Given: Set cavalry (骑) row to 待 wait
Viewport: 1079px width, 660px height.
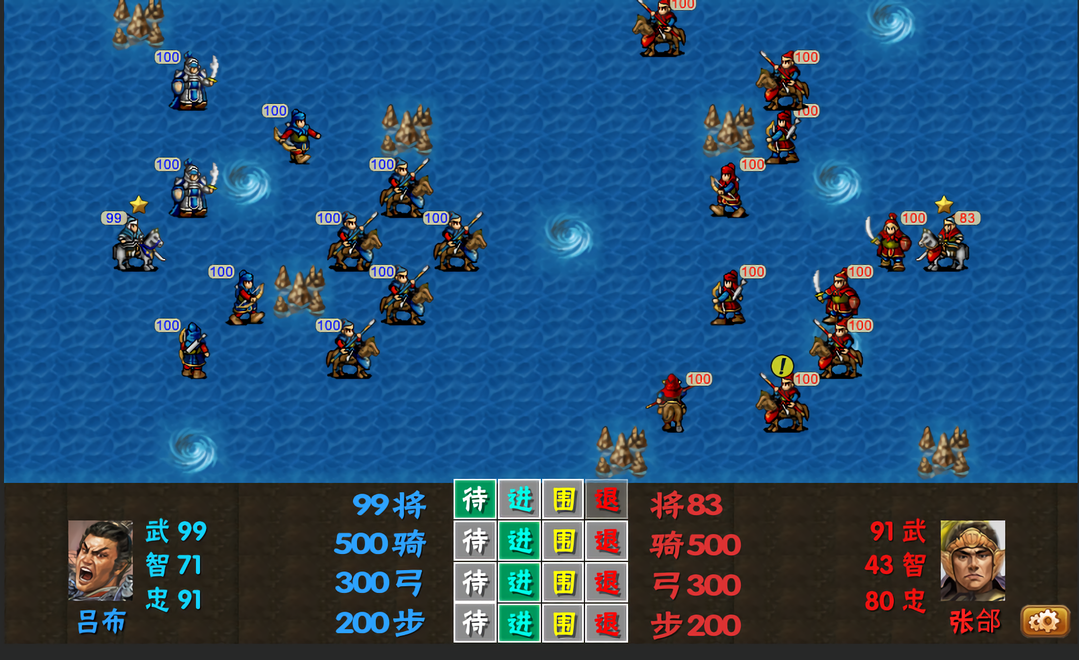Looking at the screenshot, I should [x=475, y=541].
